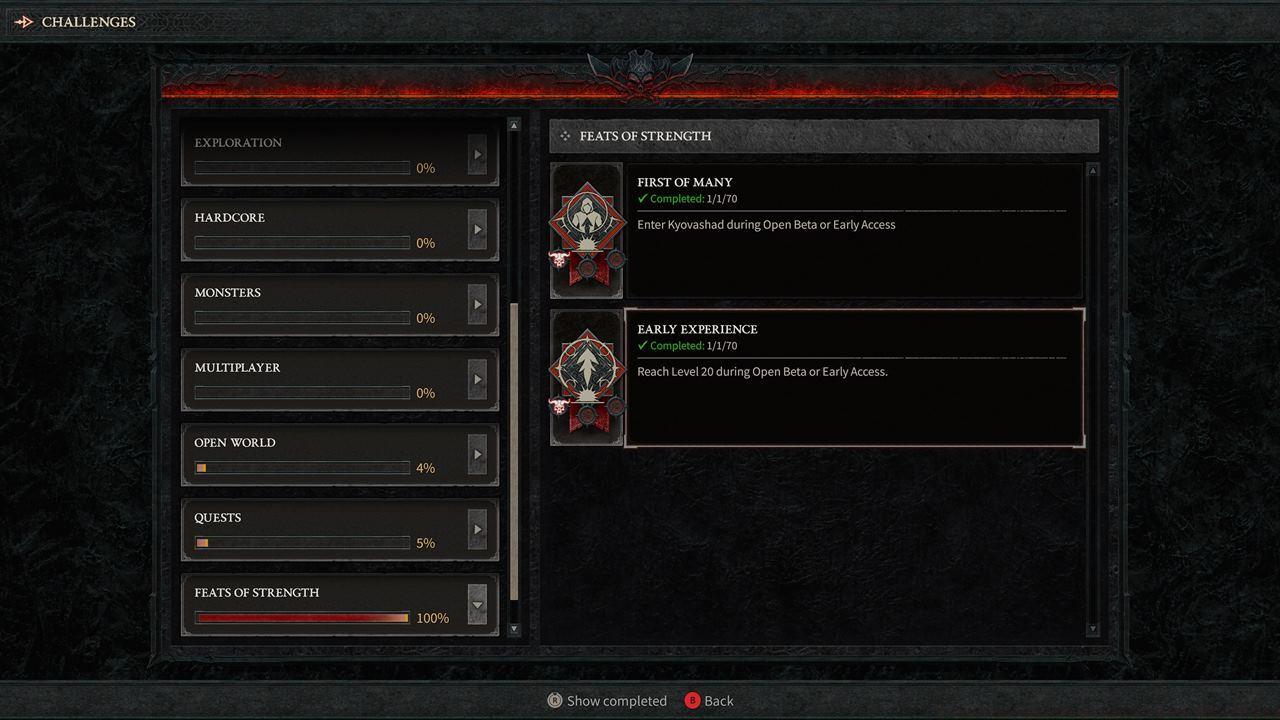The image size is (1280, 720).
Task: Select the Multiplayer challenge category
Action: coord(320,379)
